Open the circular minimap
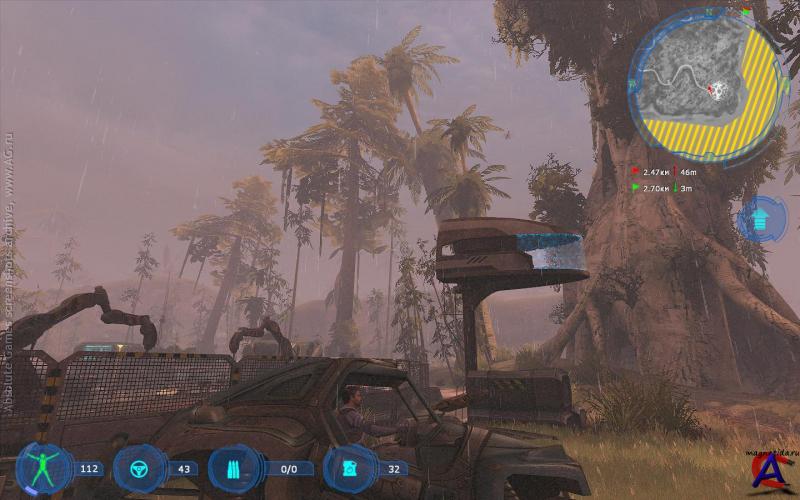The height and width of the screenshot is (500, 800). pyautogui.click(x=705, y=83)
